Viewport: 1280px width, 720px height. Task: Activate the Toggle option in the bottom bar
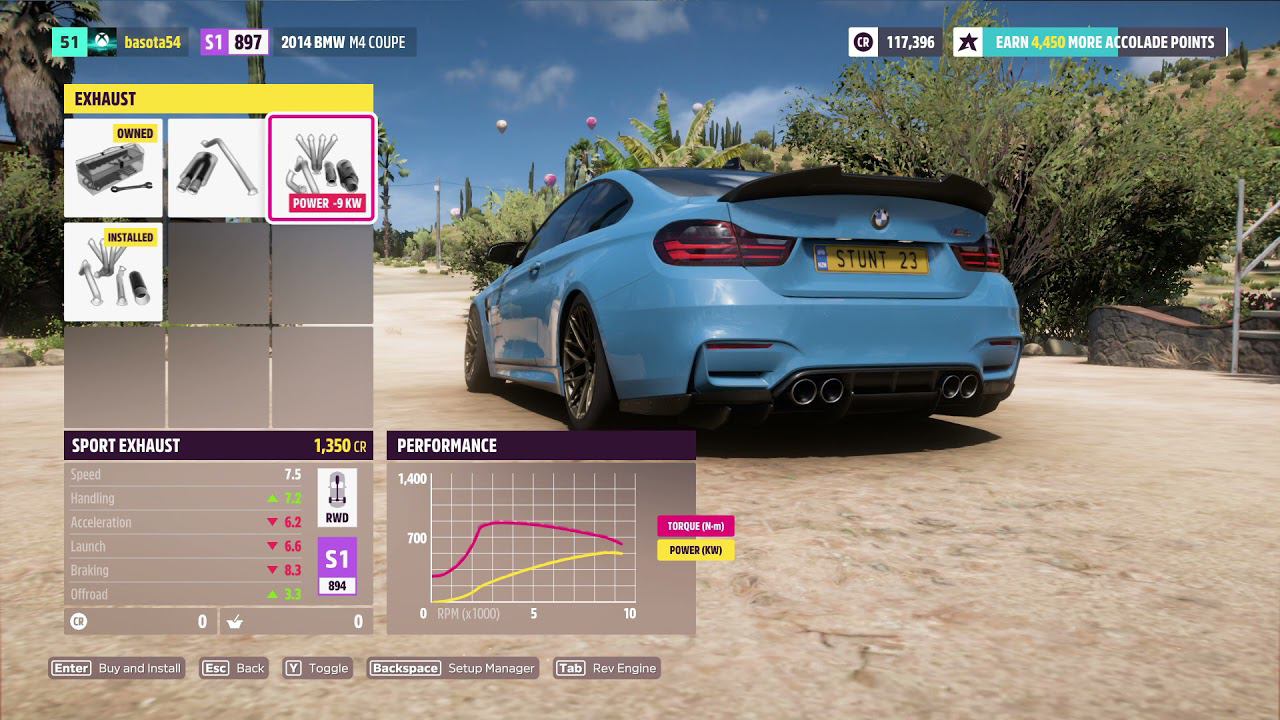tap(317, 668)
